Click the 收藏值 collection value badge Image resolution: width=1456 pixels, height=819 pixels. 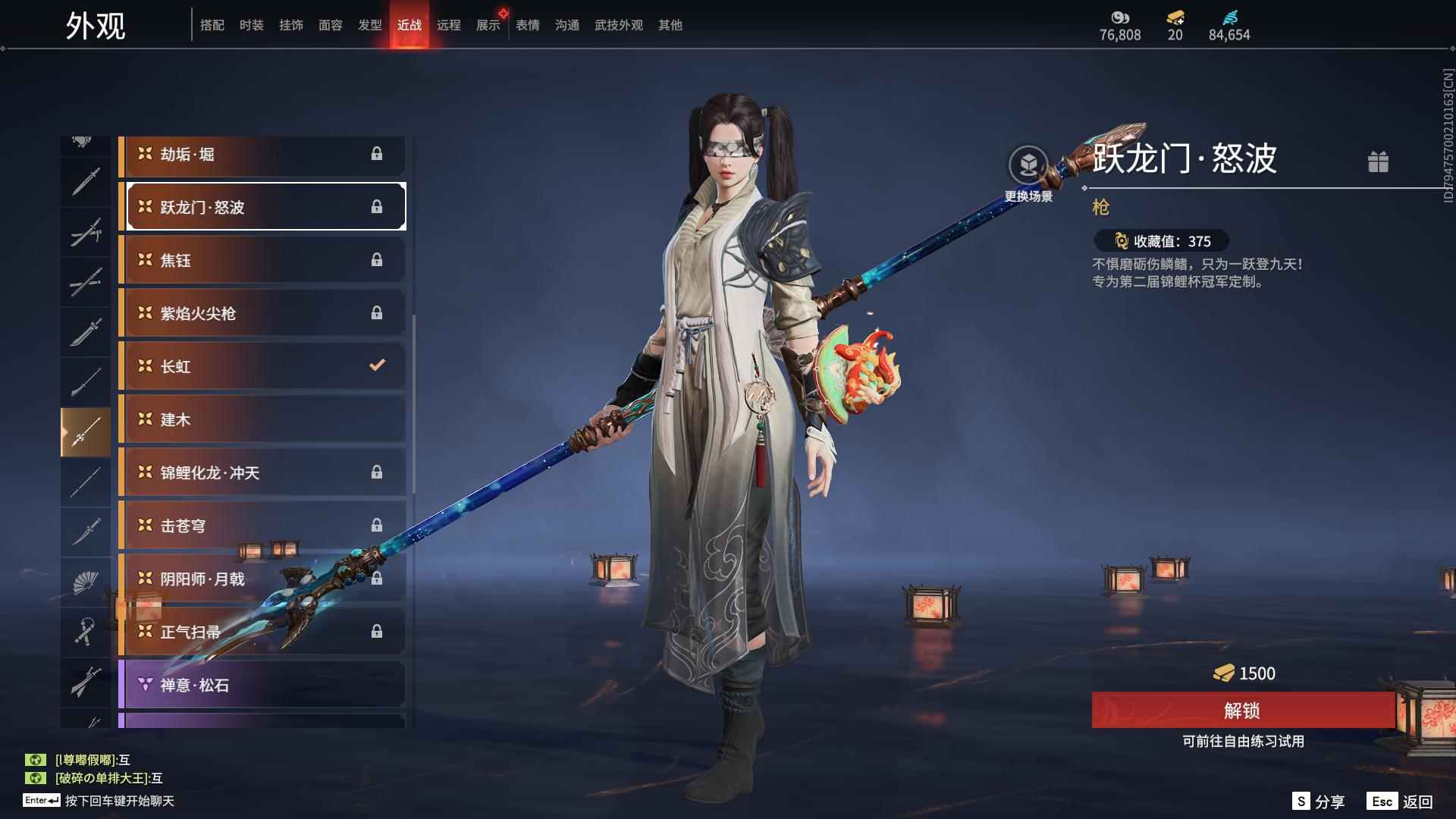click(1163, 241)
